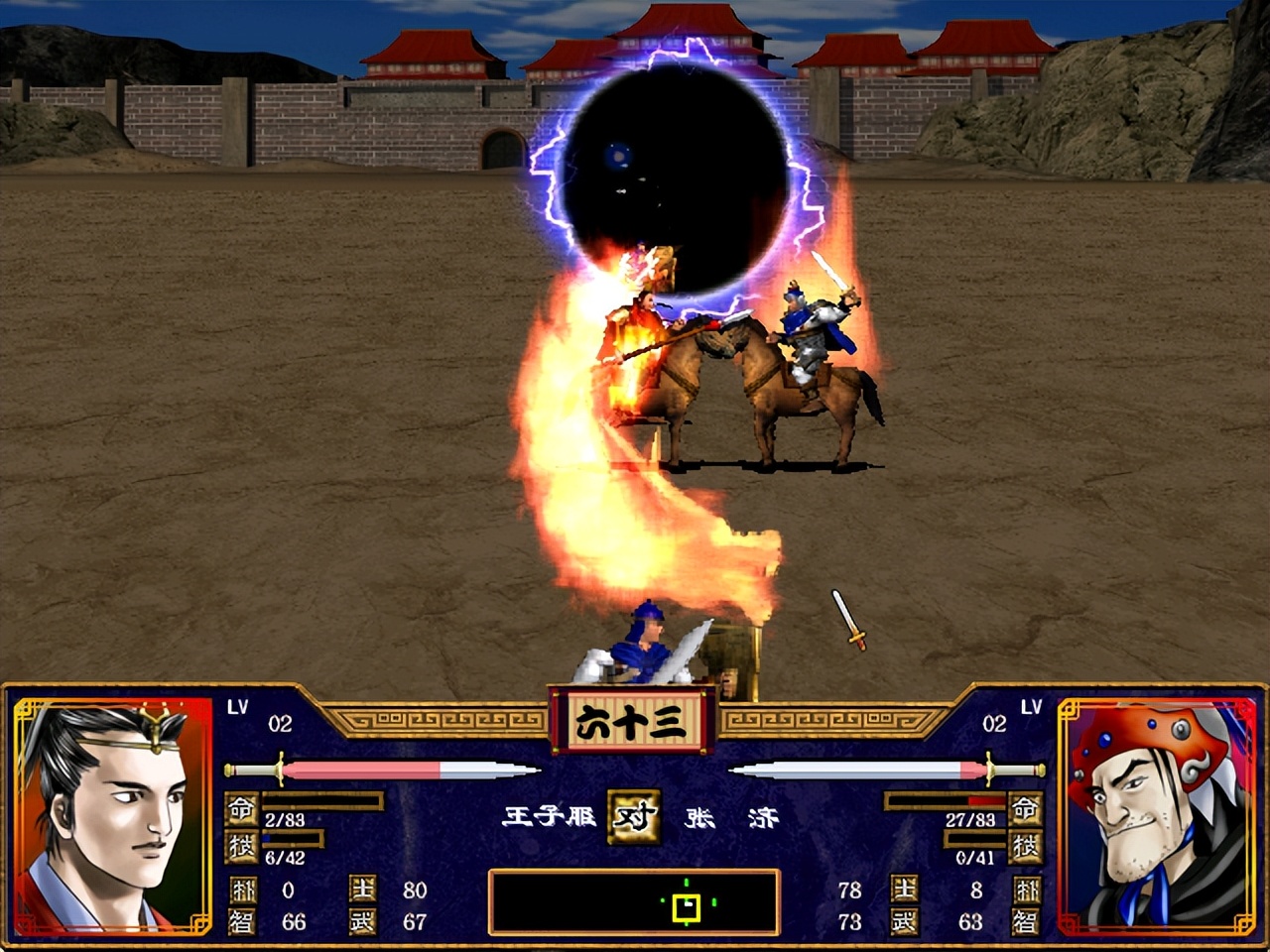Click the 技 skill icon on the right panel
The image size is (1270, 952).
tap(1023, 847)
